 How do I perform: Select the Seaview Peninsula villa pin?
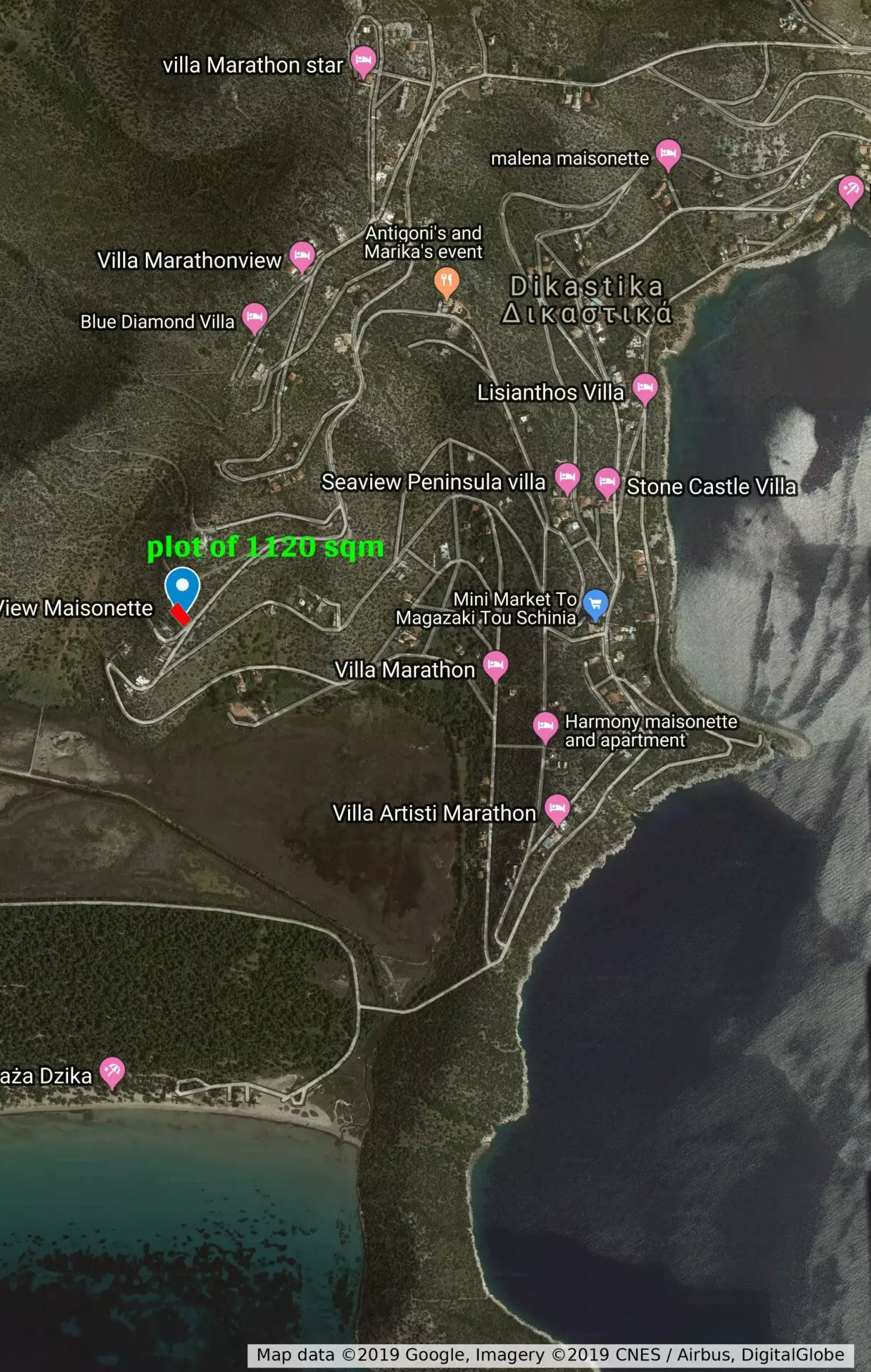567,477
